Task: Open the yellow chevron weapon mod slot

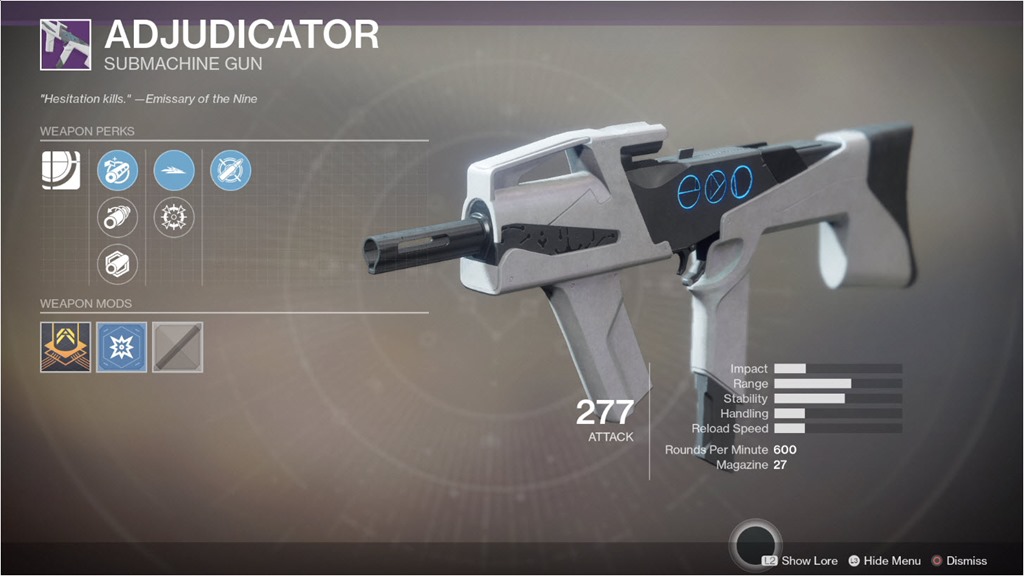Action: point(65,347)
